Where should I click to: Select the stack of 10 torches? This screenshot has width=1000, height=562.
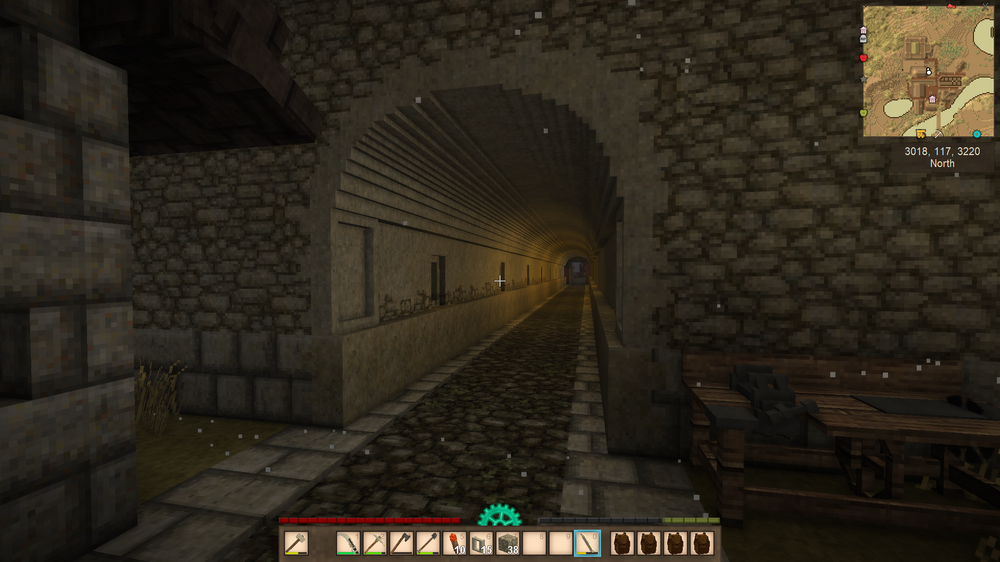click(455, 543)
